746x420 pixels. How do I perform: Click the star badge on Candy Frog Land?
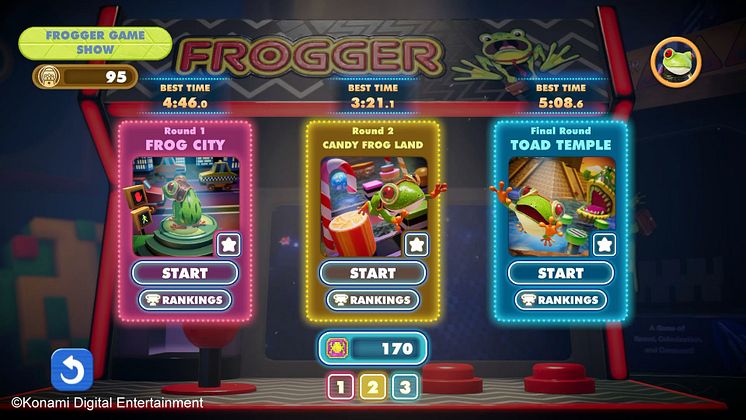point(415,243)
